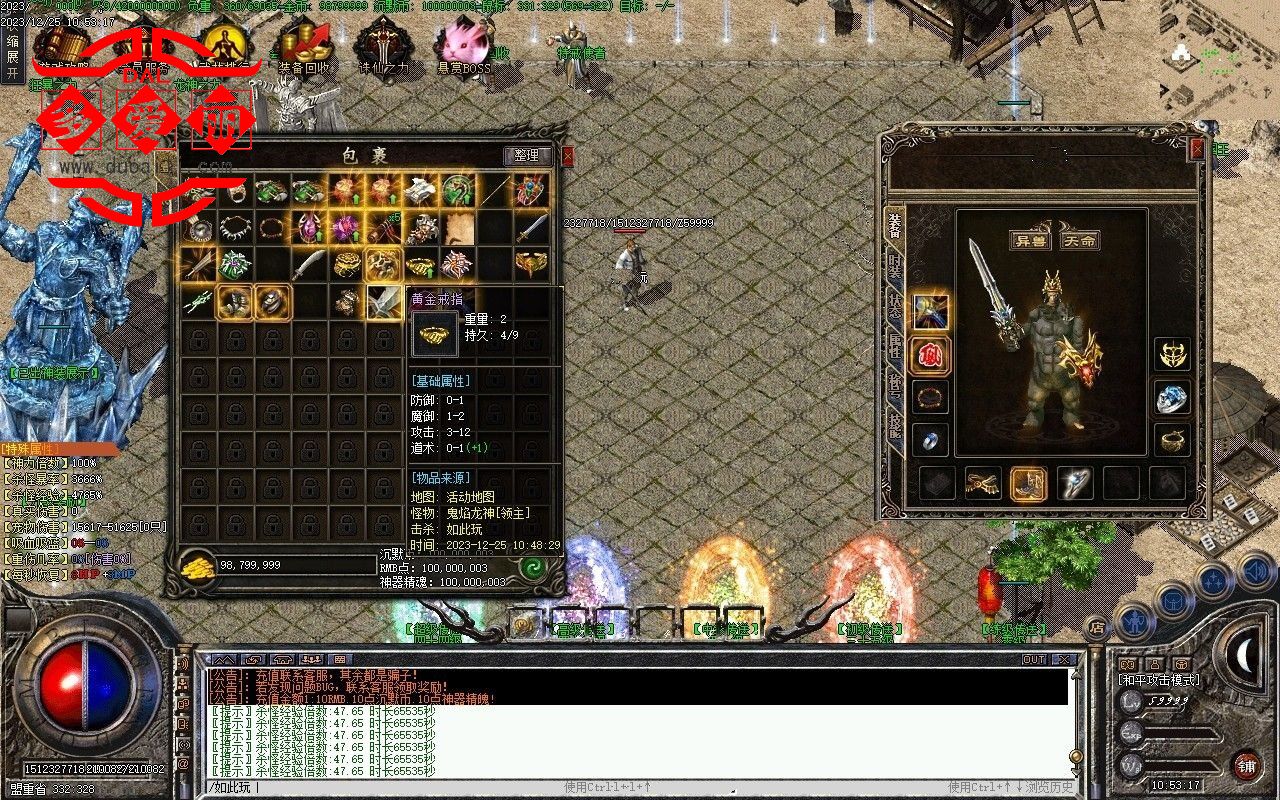Select the equipped boots slot

[1028, 484]
